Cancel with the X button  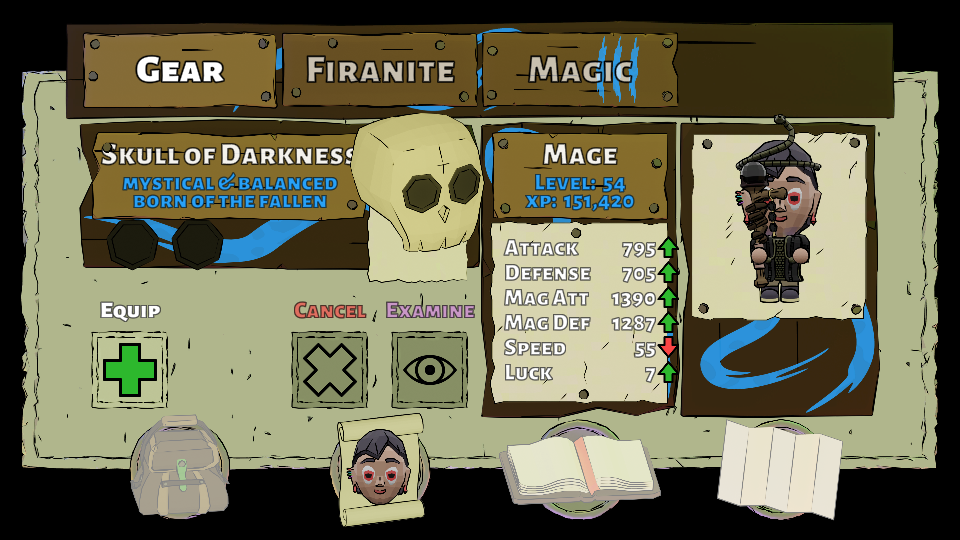pos(330,370)
